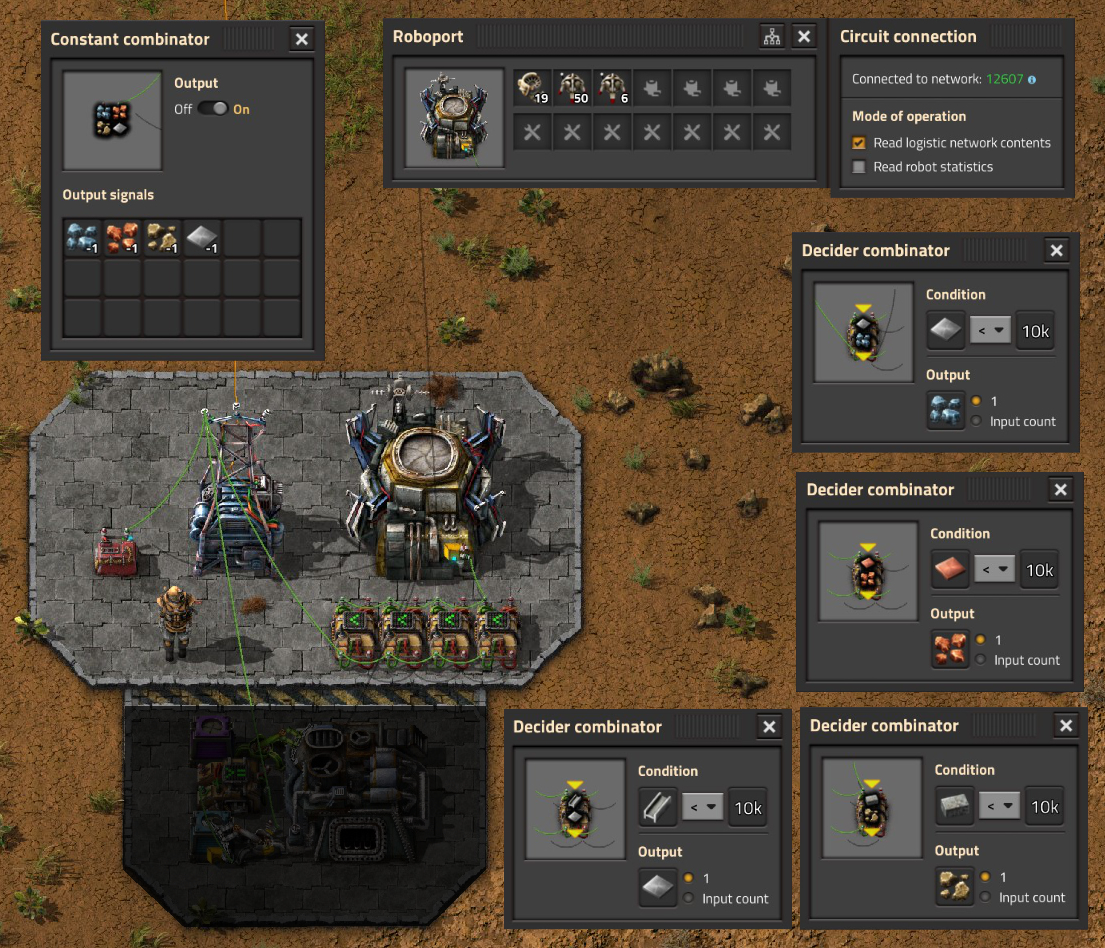Open the Roboport logistic network button
This screenshot has height=948, width=1105.
pyautogui.click(x=772, y=37)
